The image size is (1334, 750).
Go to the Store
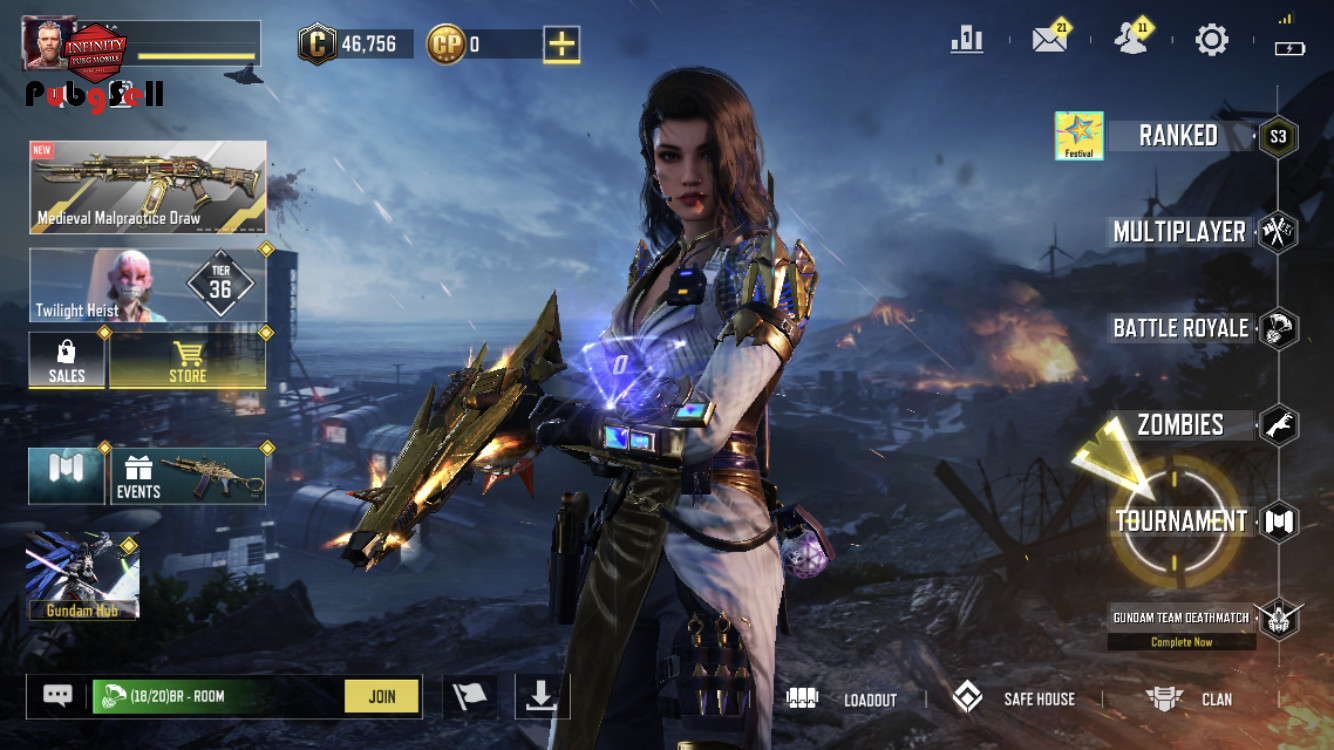187,361
